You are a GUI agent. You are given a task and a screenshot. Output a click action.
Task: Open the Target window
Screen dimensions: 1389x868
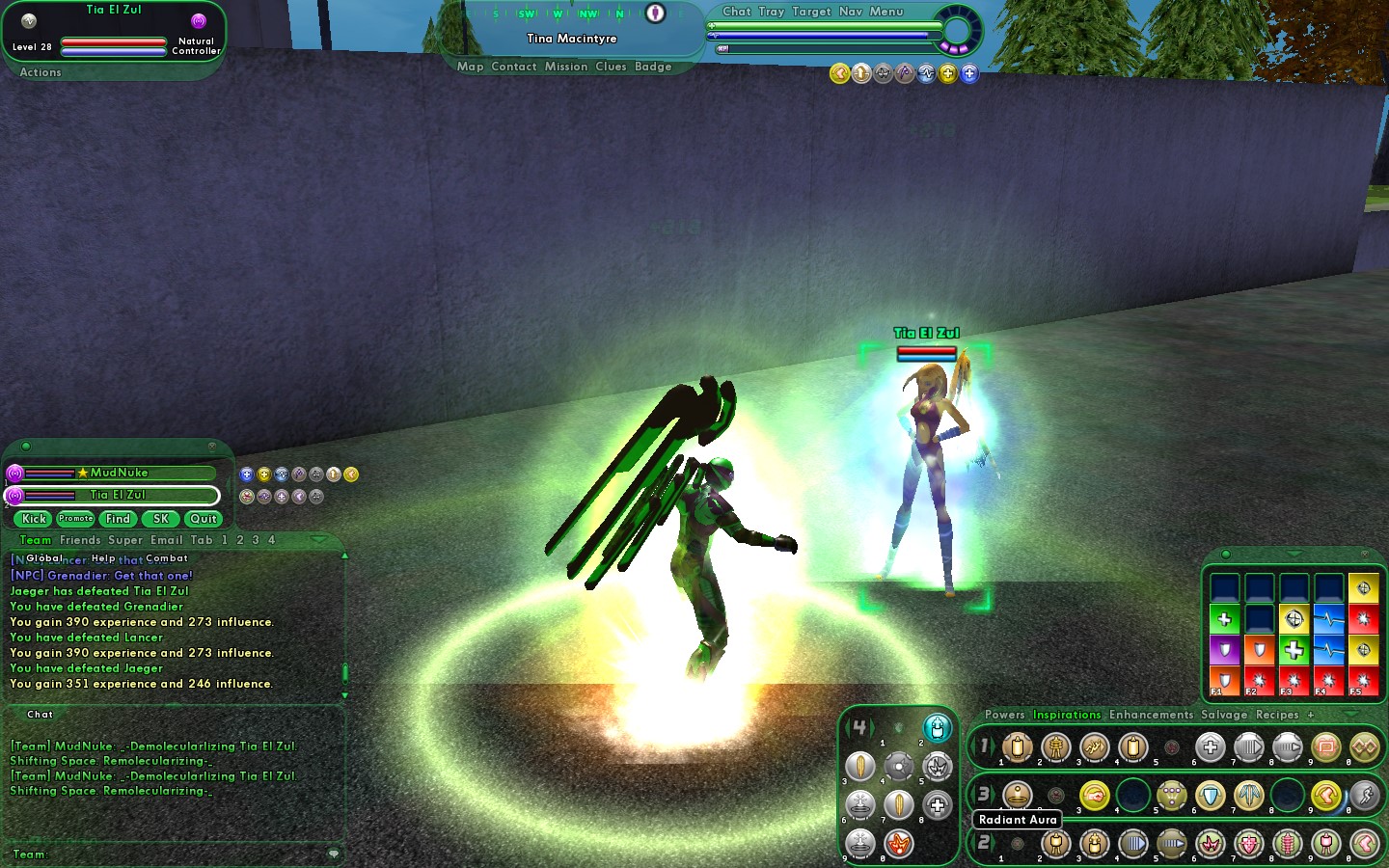811,12
